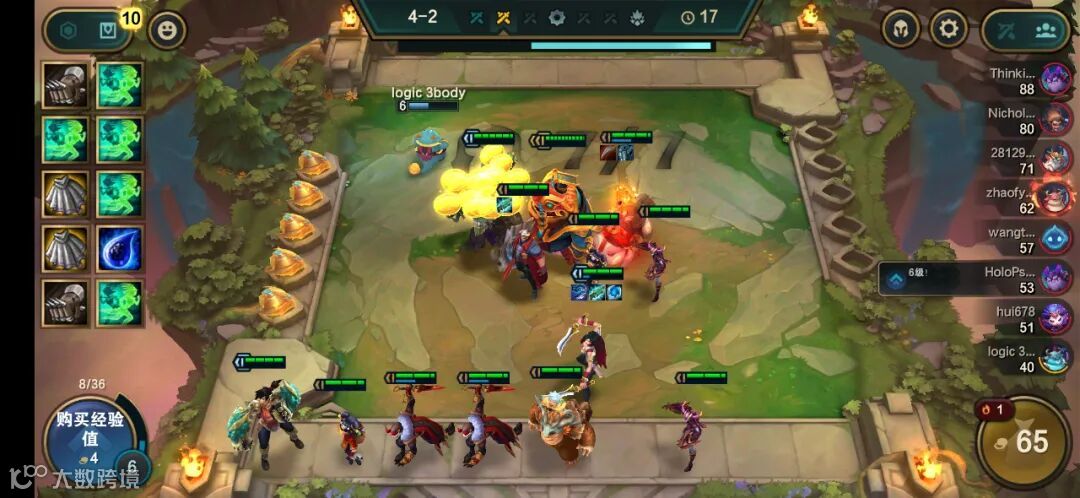Select the blue Tear of the Goddess item

point(120,249)
